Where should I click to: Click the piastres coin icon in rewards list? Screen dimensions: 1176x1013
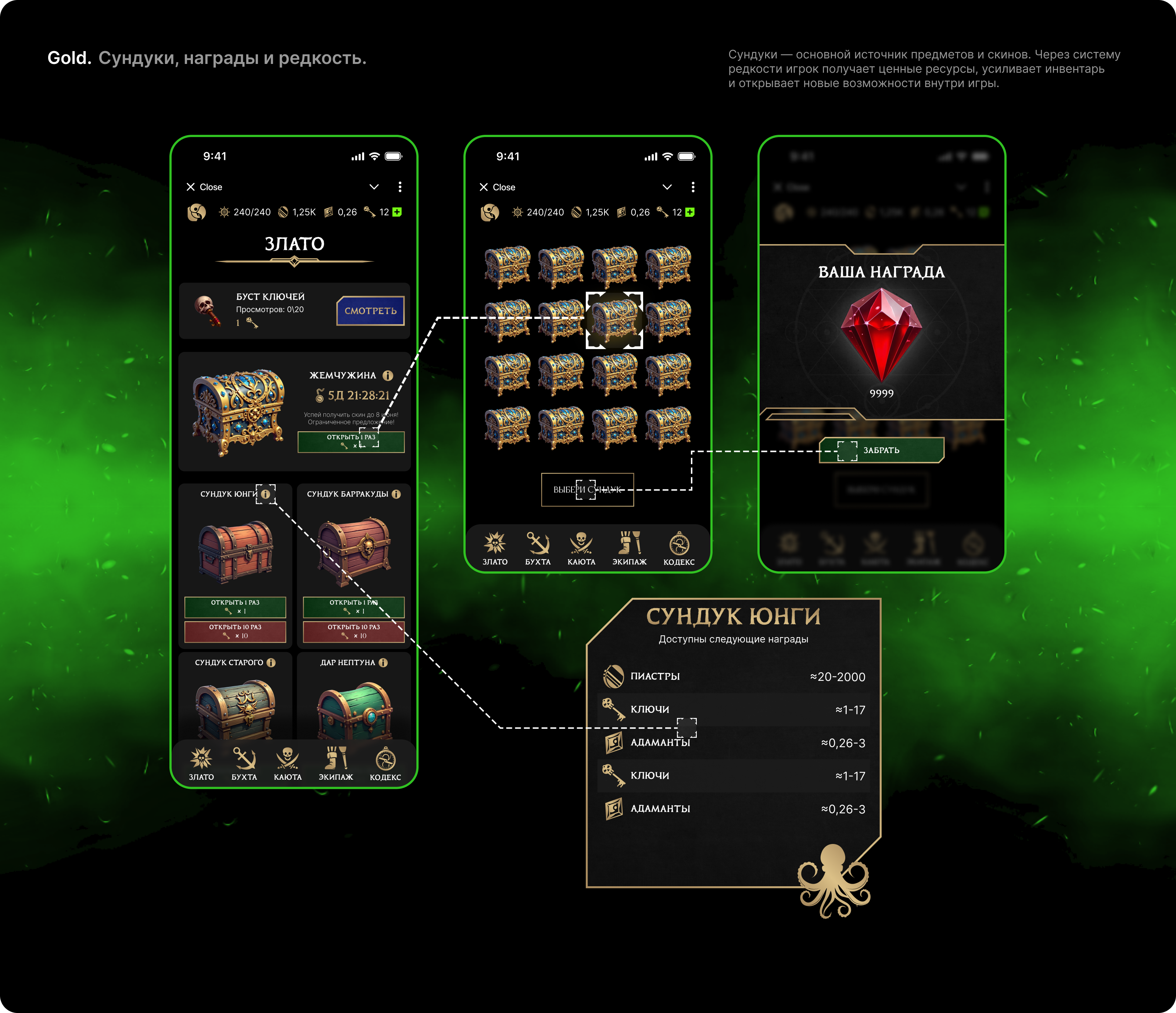(614, 676)
